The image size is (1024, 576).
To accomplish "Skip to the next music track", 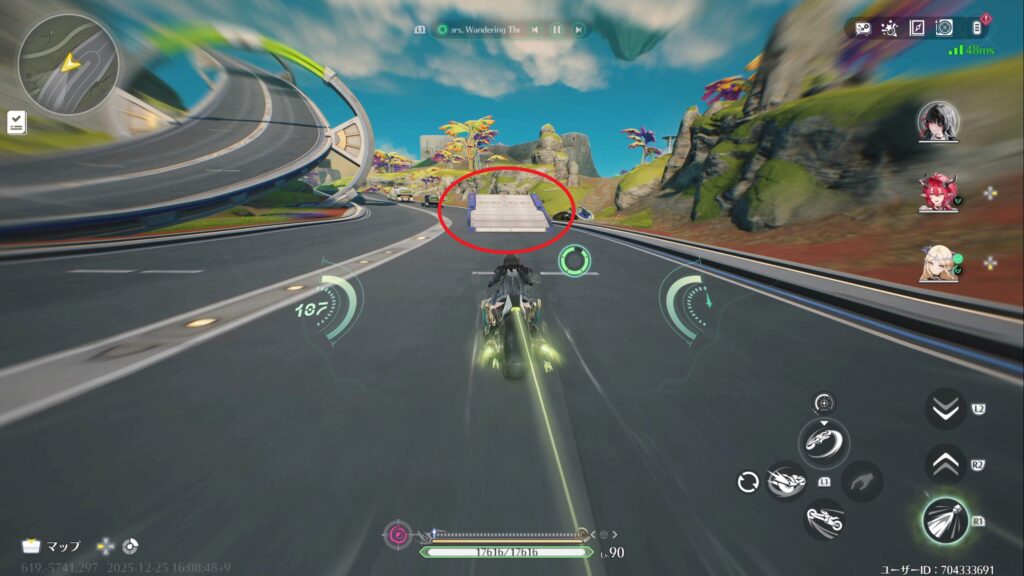I will pyautogui.click(x=578, y=30).
